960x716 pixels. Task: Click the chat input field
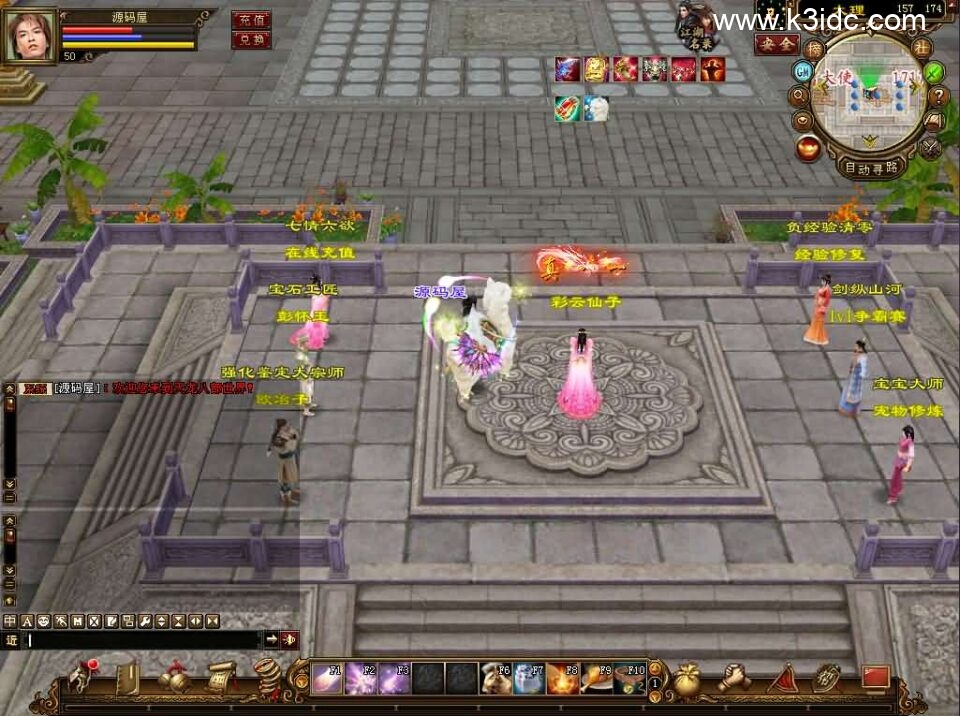point(142,640)
